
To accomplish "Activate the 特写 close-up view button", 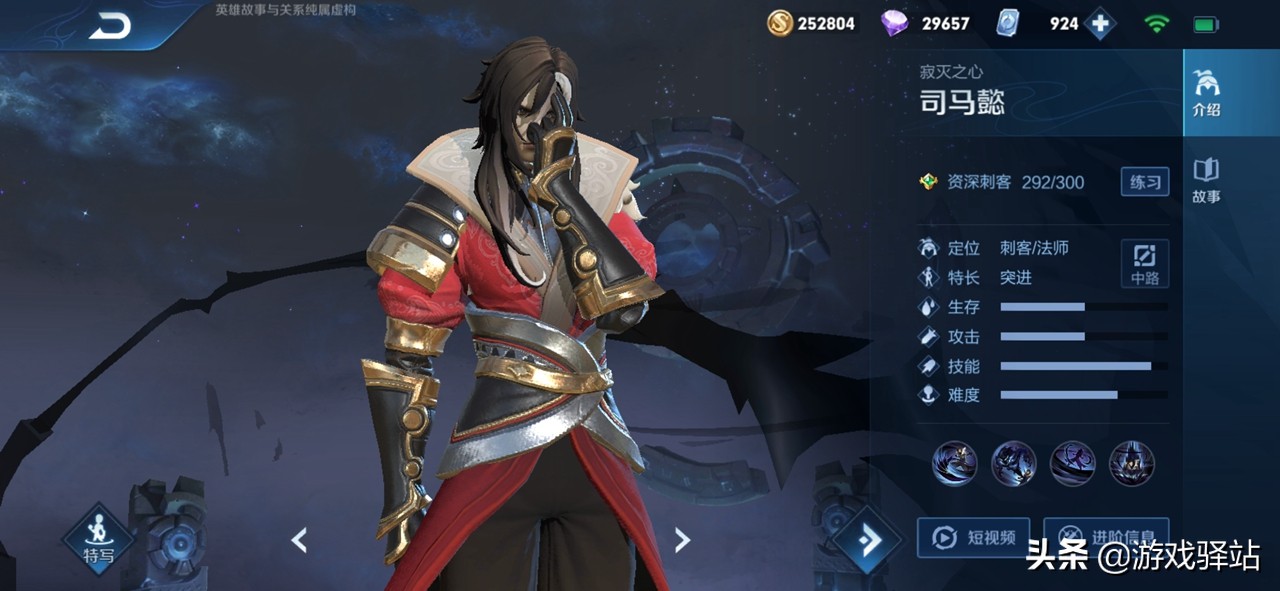I will pos(98,541).
